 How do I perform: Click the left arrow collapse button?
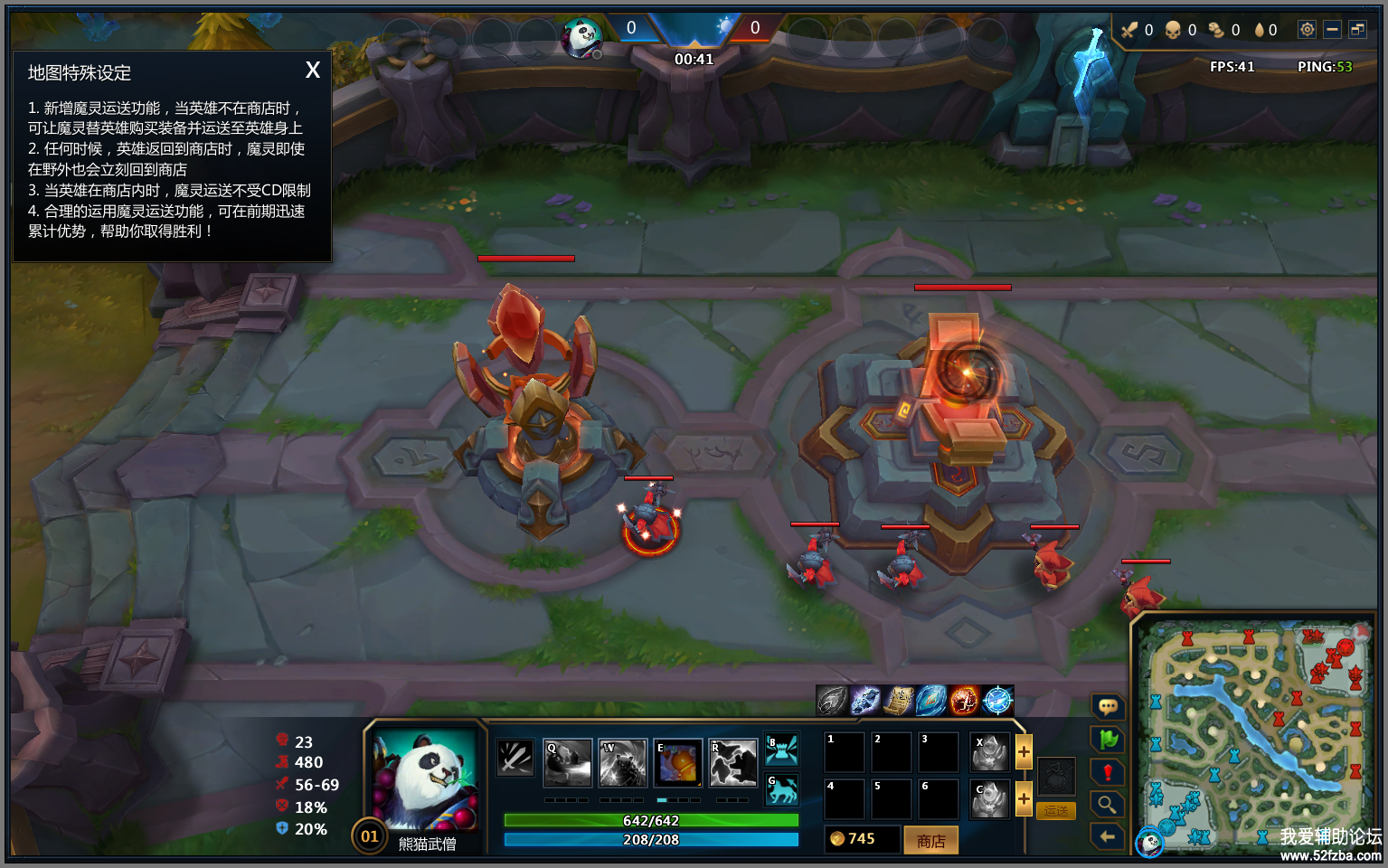1108,836
